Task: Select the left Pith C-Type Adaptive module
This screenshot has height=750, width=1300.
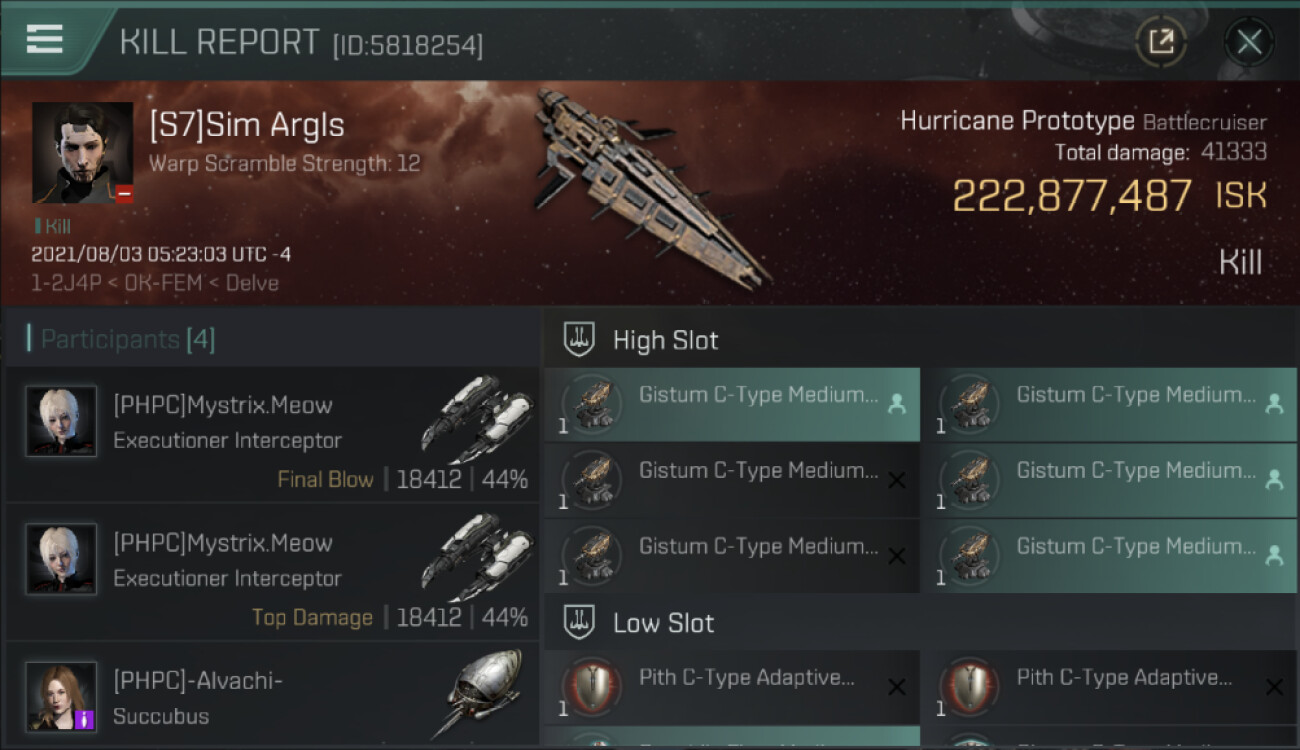Action: 732,688
